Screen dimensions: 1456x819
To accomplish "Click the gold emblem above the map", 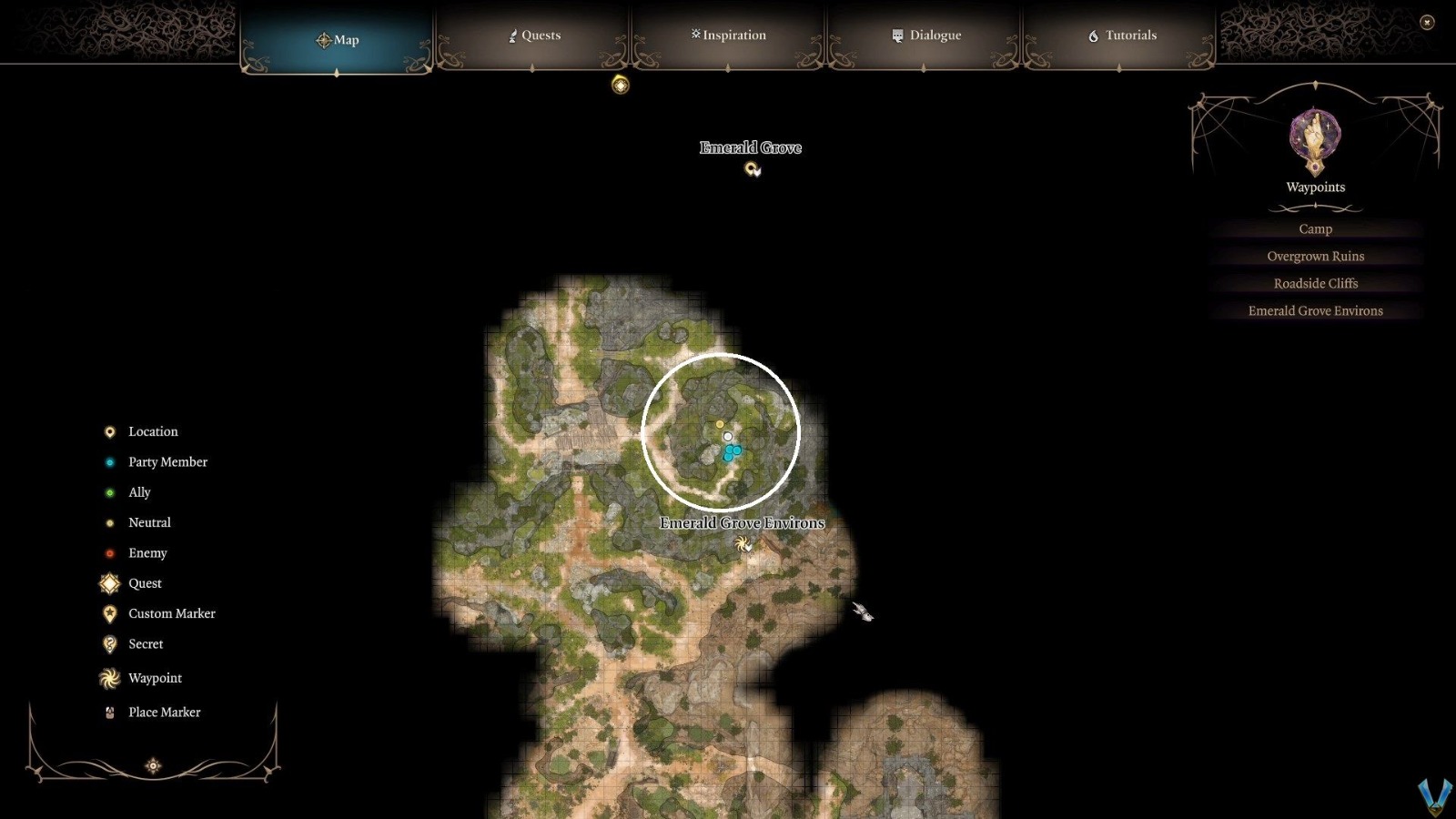I will click(x=620, y=85).
